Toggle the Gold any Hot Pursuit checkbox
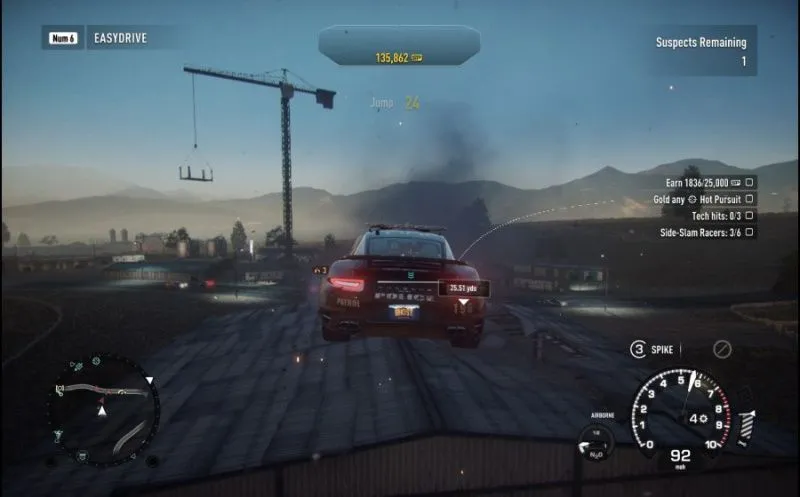The width and height of the screenshot is (800, 497). click(750, 199)
